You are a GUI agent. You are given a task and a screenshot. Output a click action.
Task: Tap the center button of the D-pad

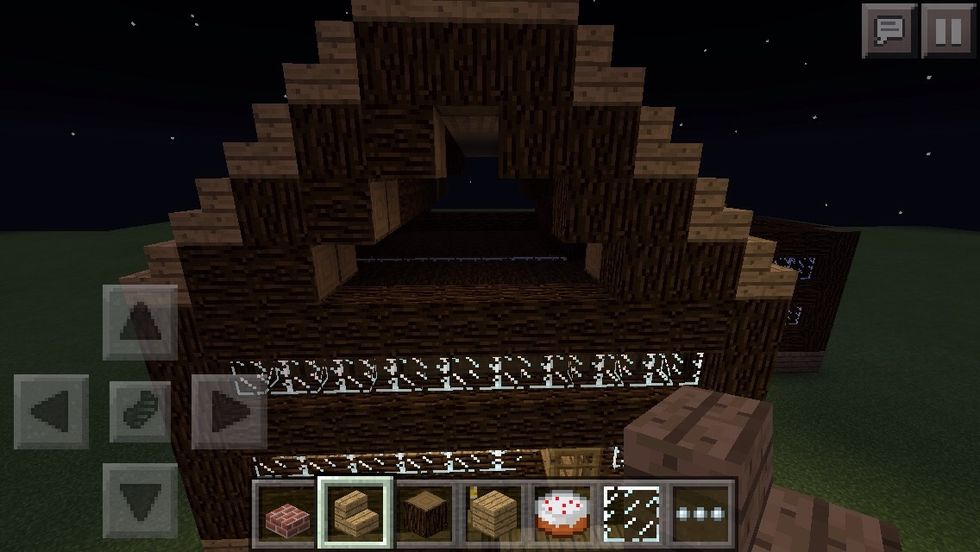141,410
